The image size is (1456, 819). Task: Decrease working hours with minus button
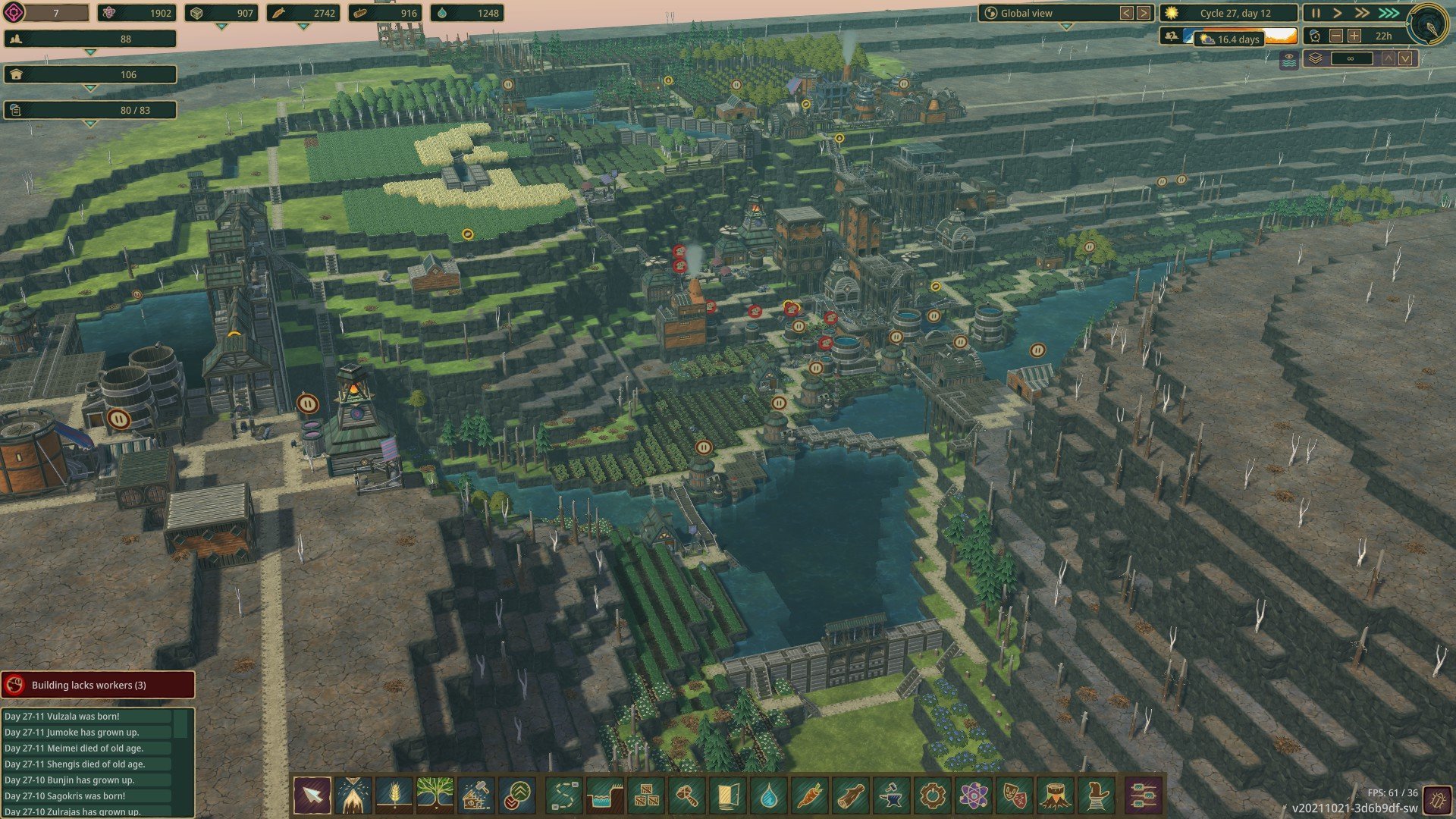tap(1336, 36)
